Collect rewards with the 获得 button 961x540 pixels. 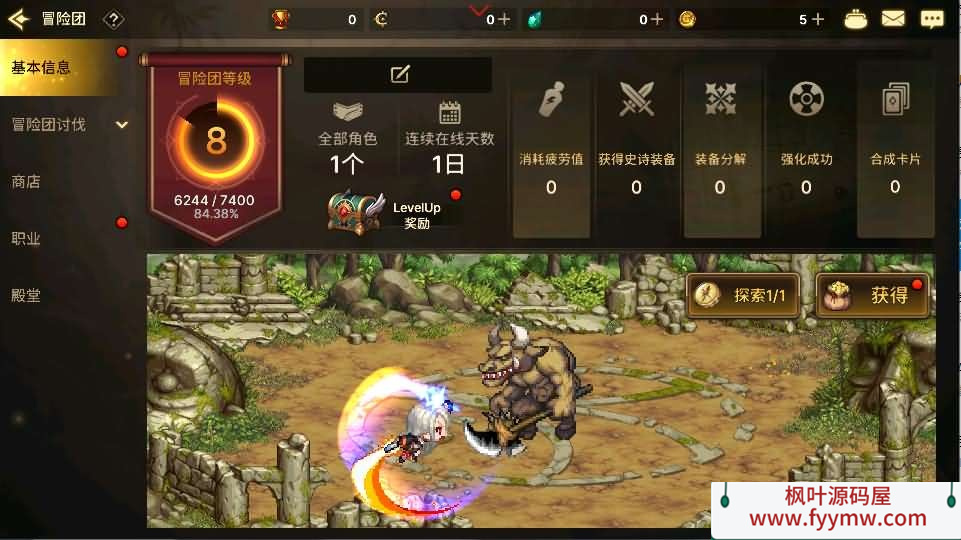tap(872, 295)
